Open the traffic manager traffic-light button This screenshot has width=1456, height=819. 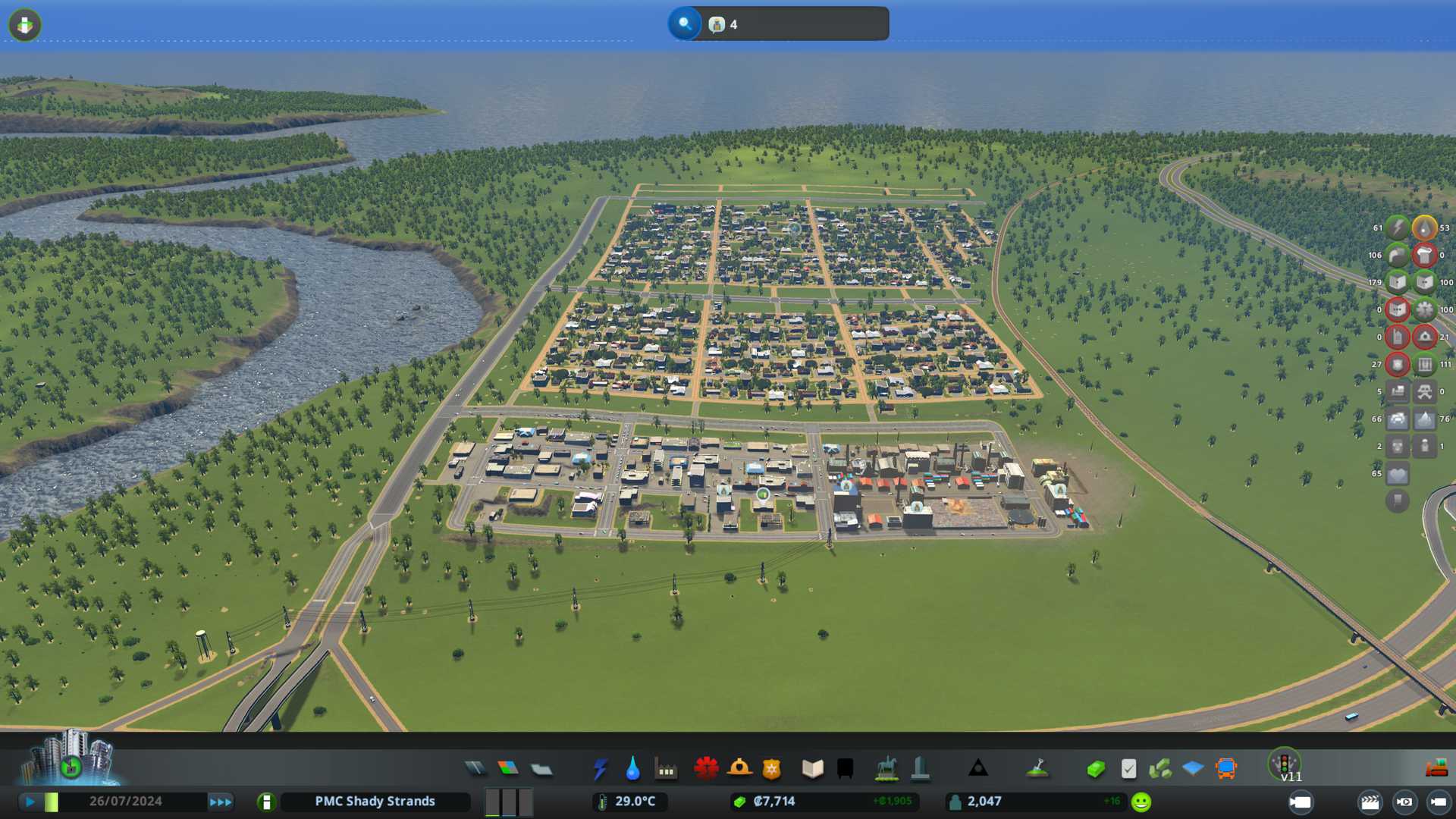pyautogui.click(x=1285, y=764)
